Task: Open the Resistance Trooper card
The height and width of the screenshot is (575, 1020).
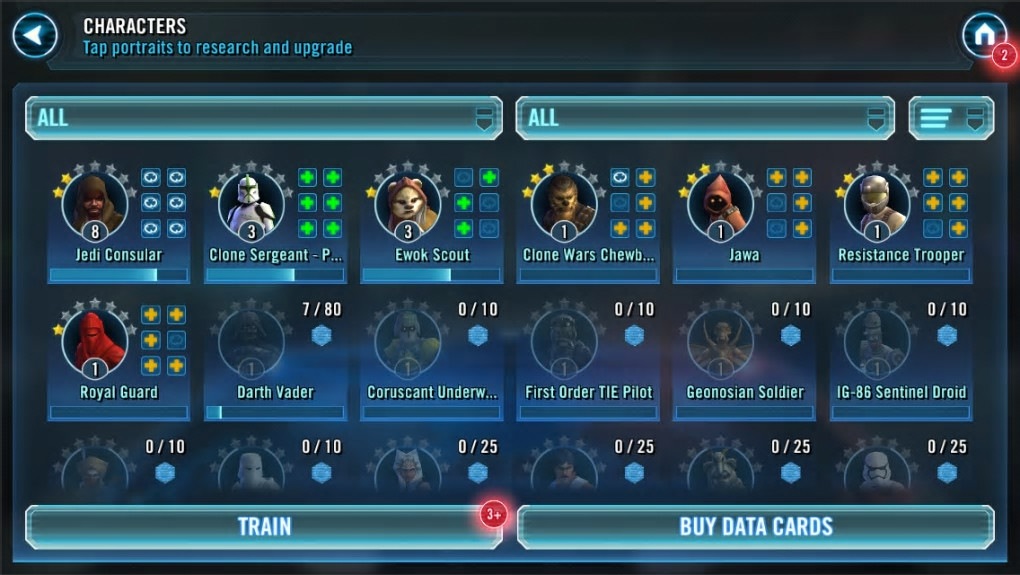Action: (x=877, y=205)
